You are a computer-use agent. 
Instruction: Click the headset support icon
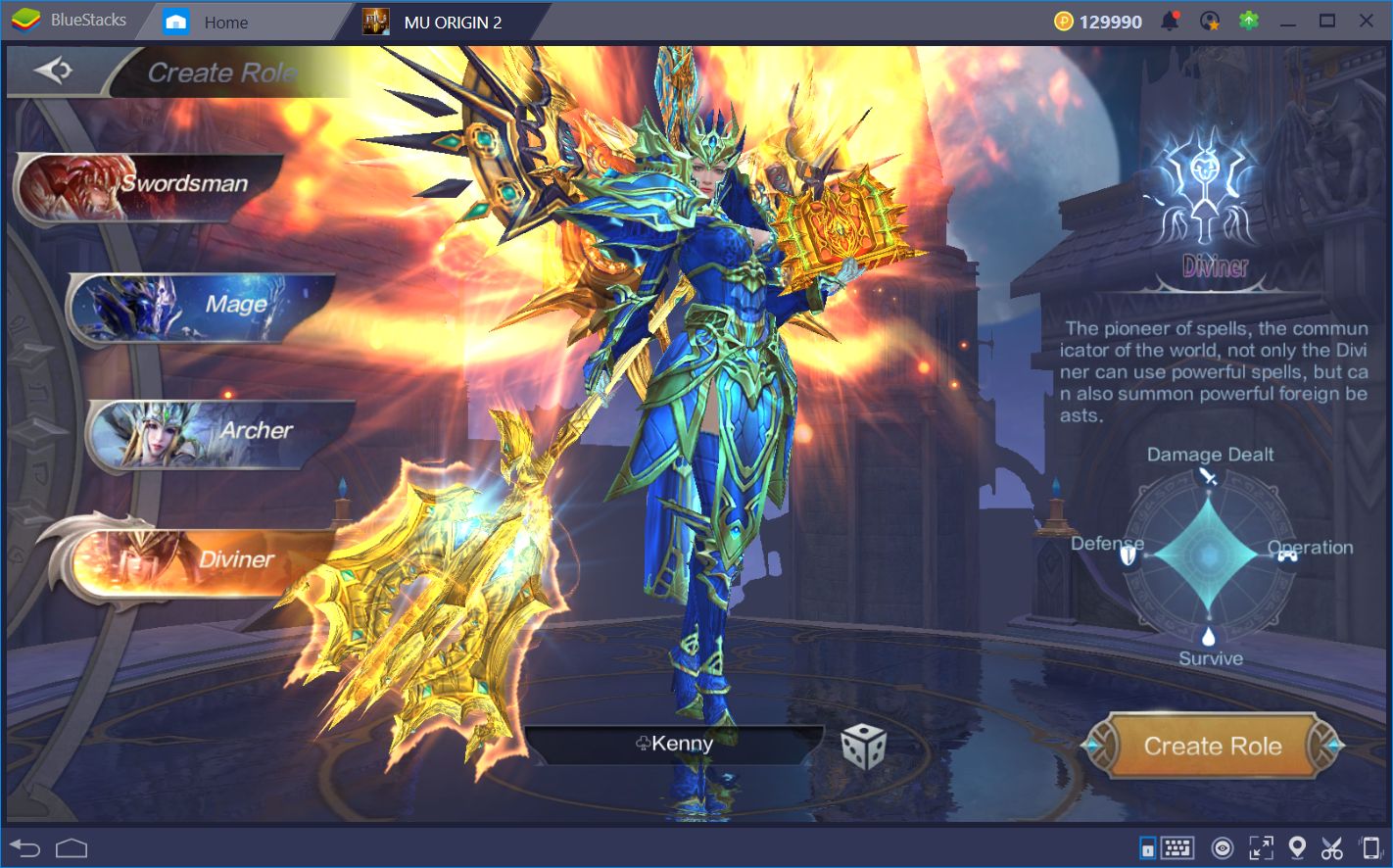pos(1211,20)
